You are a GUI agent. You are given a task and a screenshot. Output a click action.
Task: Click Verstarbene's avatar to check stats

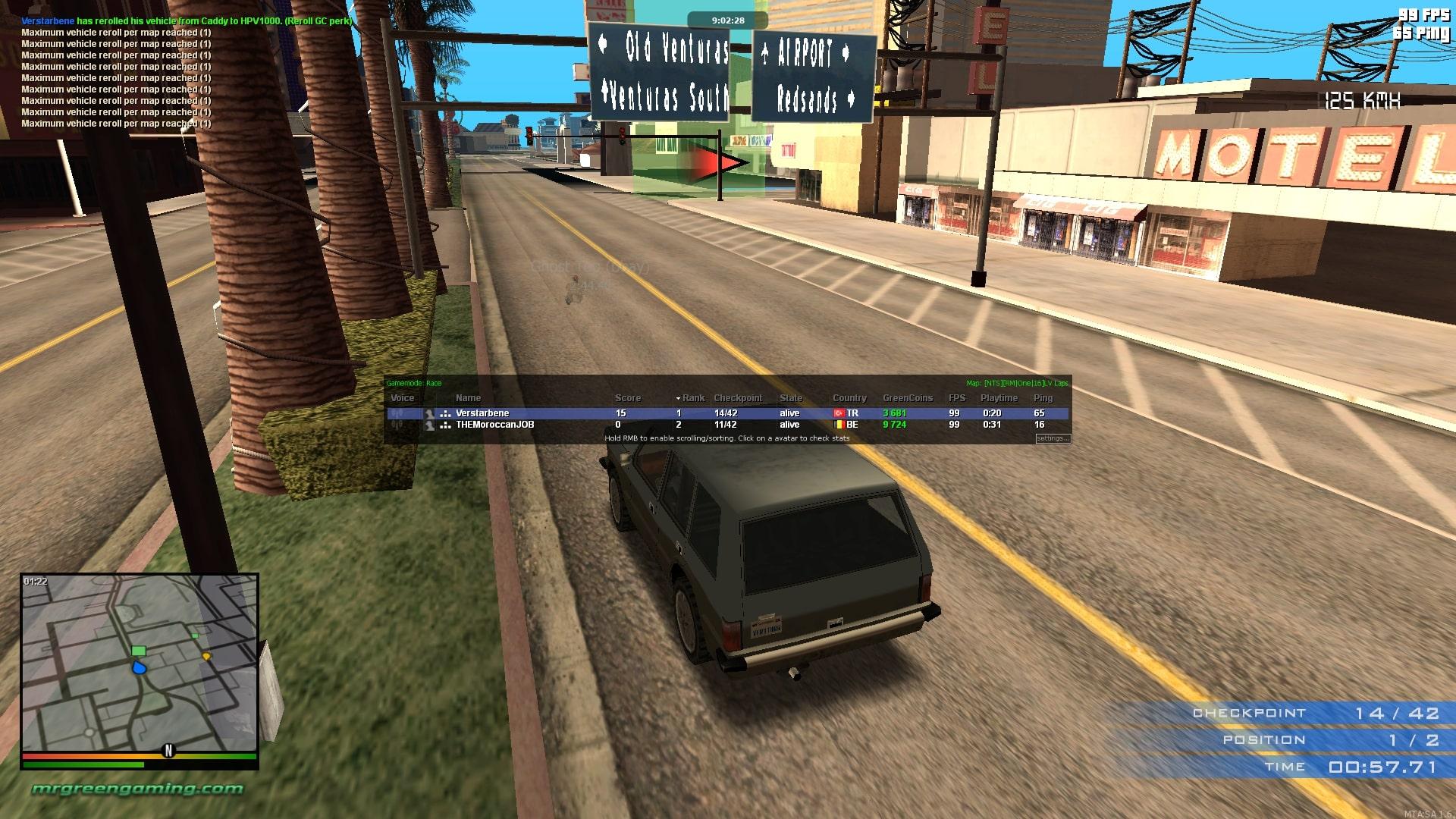tap(429, 413)
